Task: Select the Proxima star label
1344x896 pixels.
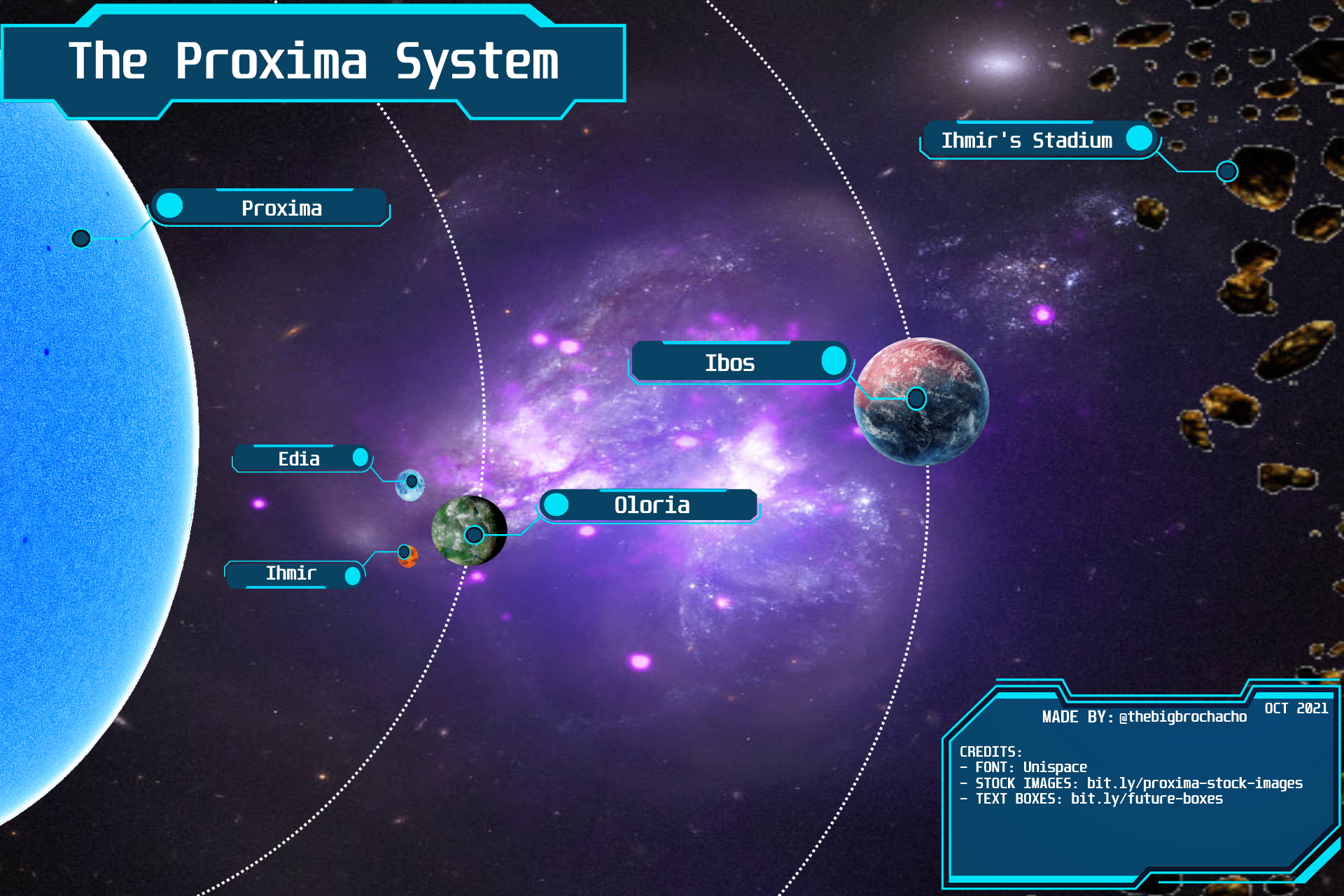Action: [x=281, y=208]
